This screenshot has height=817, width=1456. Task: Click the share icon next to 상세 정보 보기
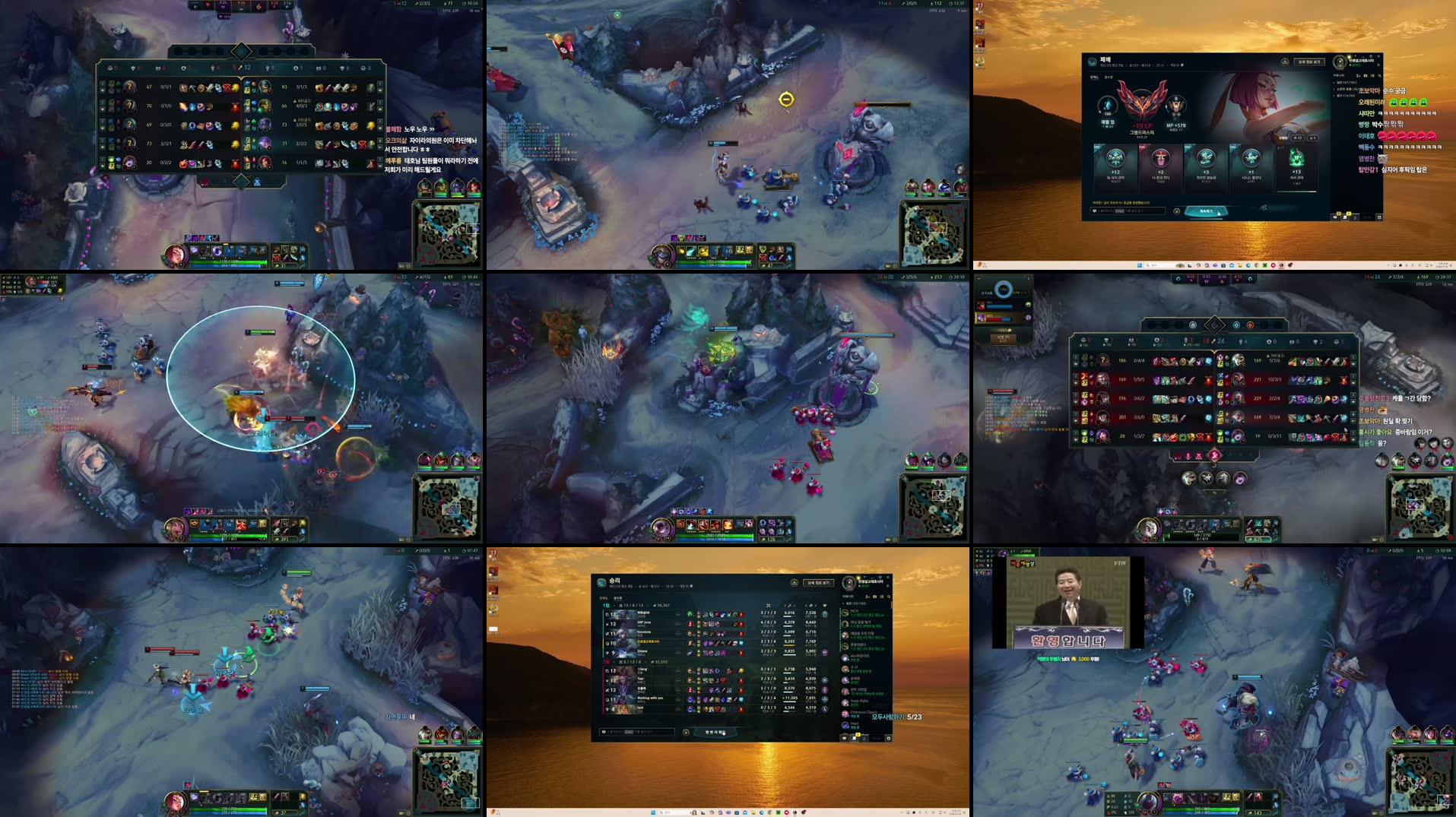click(x=1285, y=62)
